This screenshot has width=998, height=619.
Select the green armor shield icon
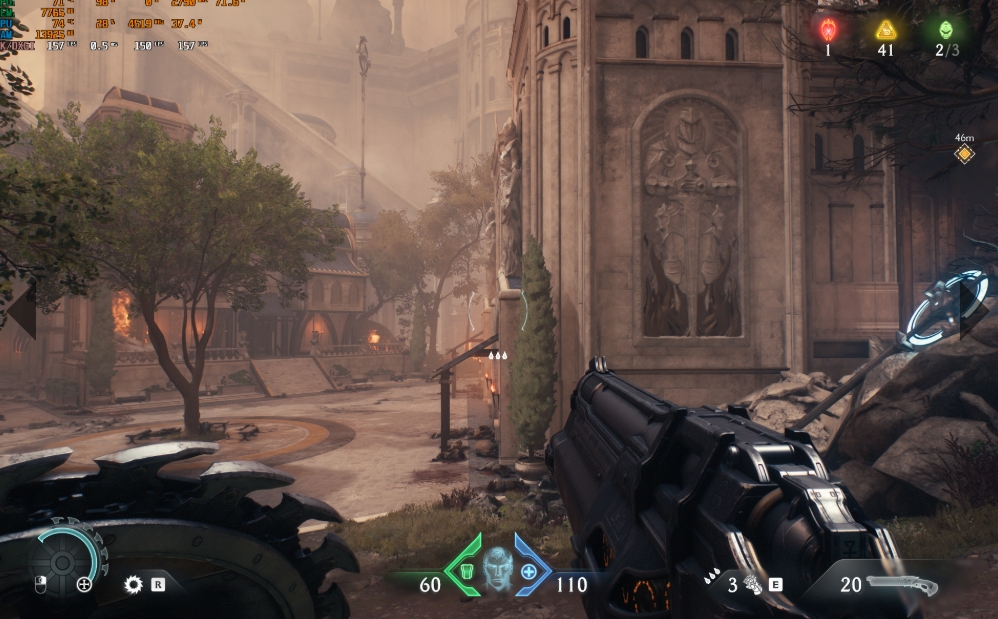(x=464, y=573)
